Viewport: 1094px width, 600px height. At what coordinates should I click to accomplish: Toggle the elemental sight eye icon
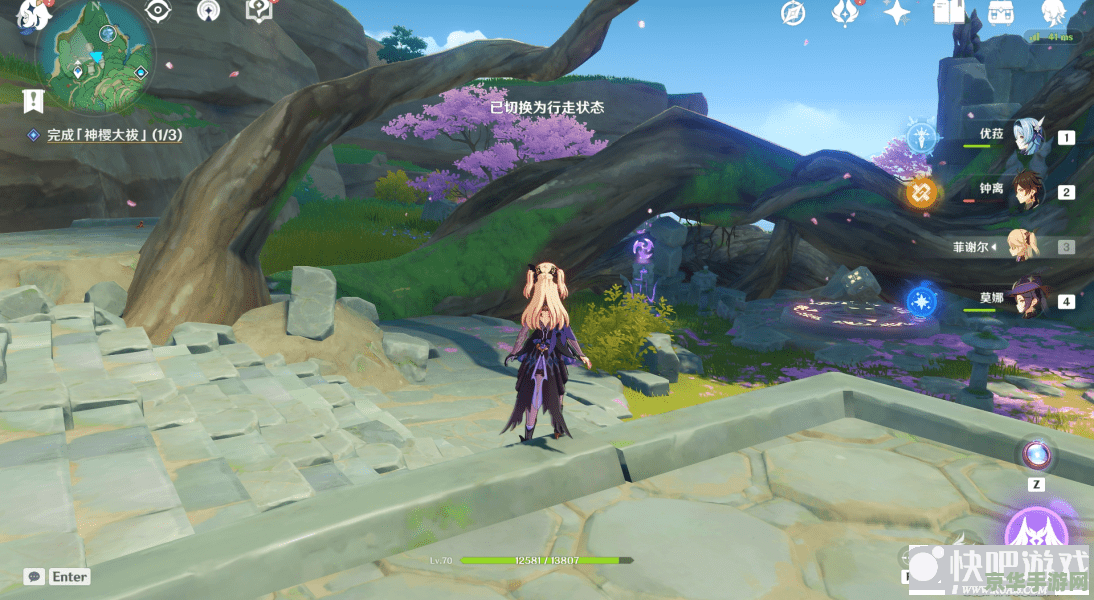(x=157, y=11)
